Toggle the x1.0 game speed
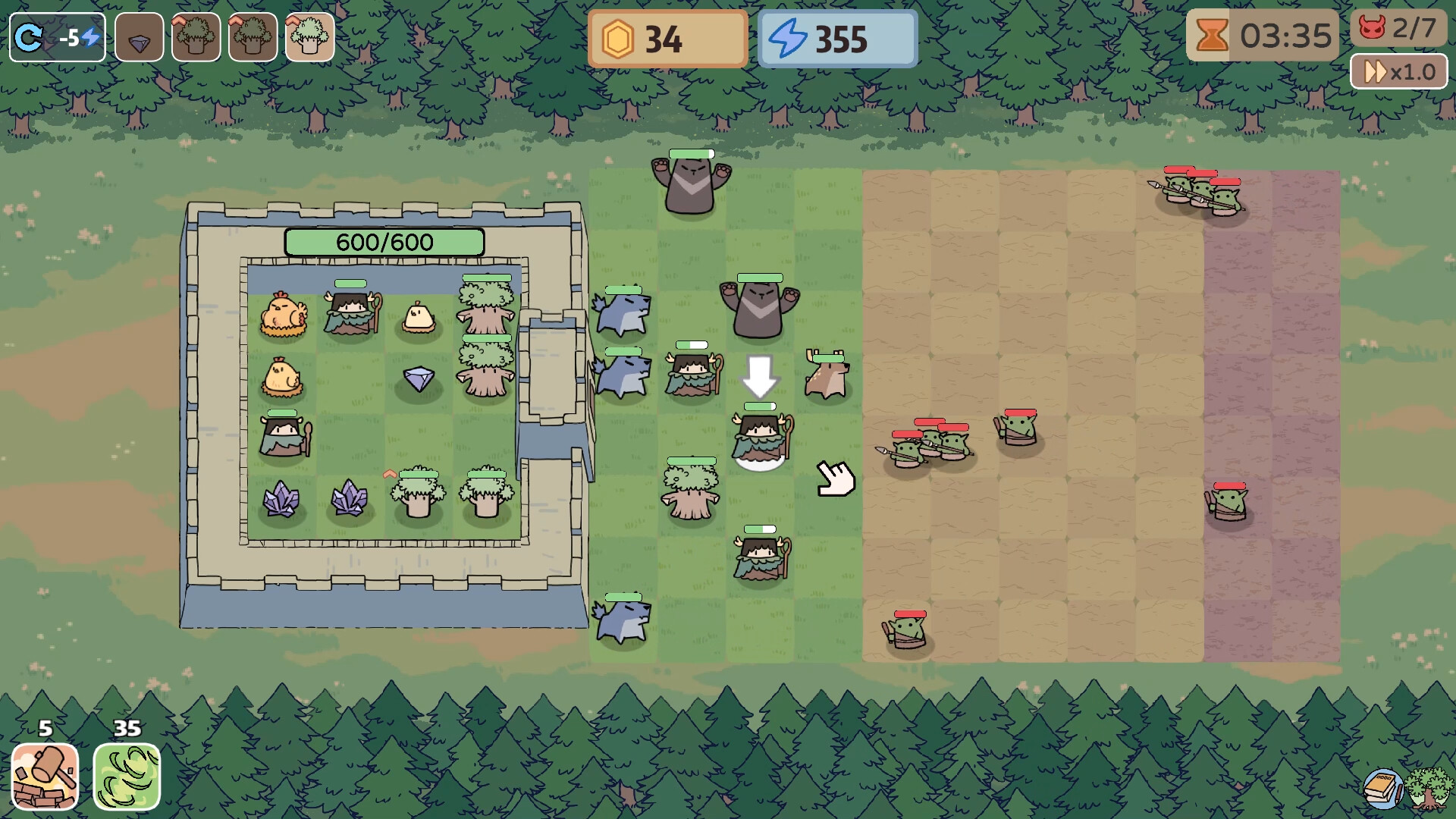This screenshot has width=1456, height=819. point(1399,71)
